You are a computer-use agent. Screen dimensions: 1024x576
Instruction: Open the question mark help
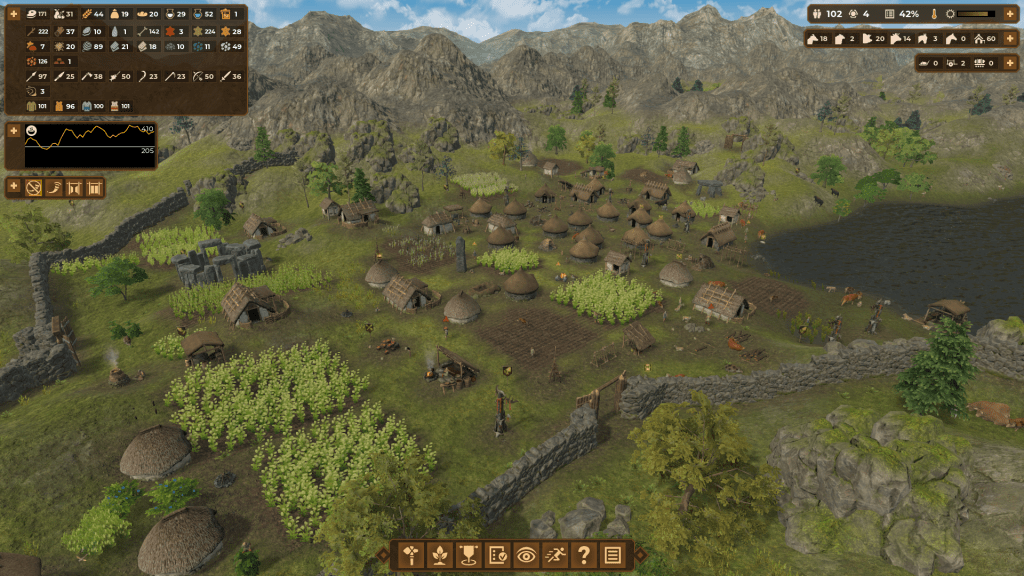coord(584,556)
